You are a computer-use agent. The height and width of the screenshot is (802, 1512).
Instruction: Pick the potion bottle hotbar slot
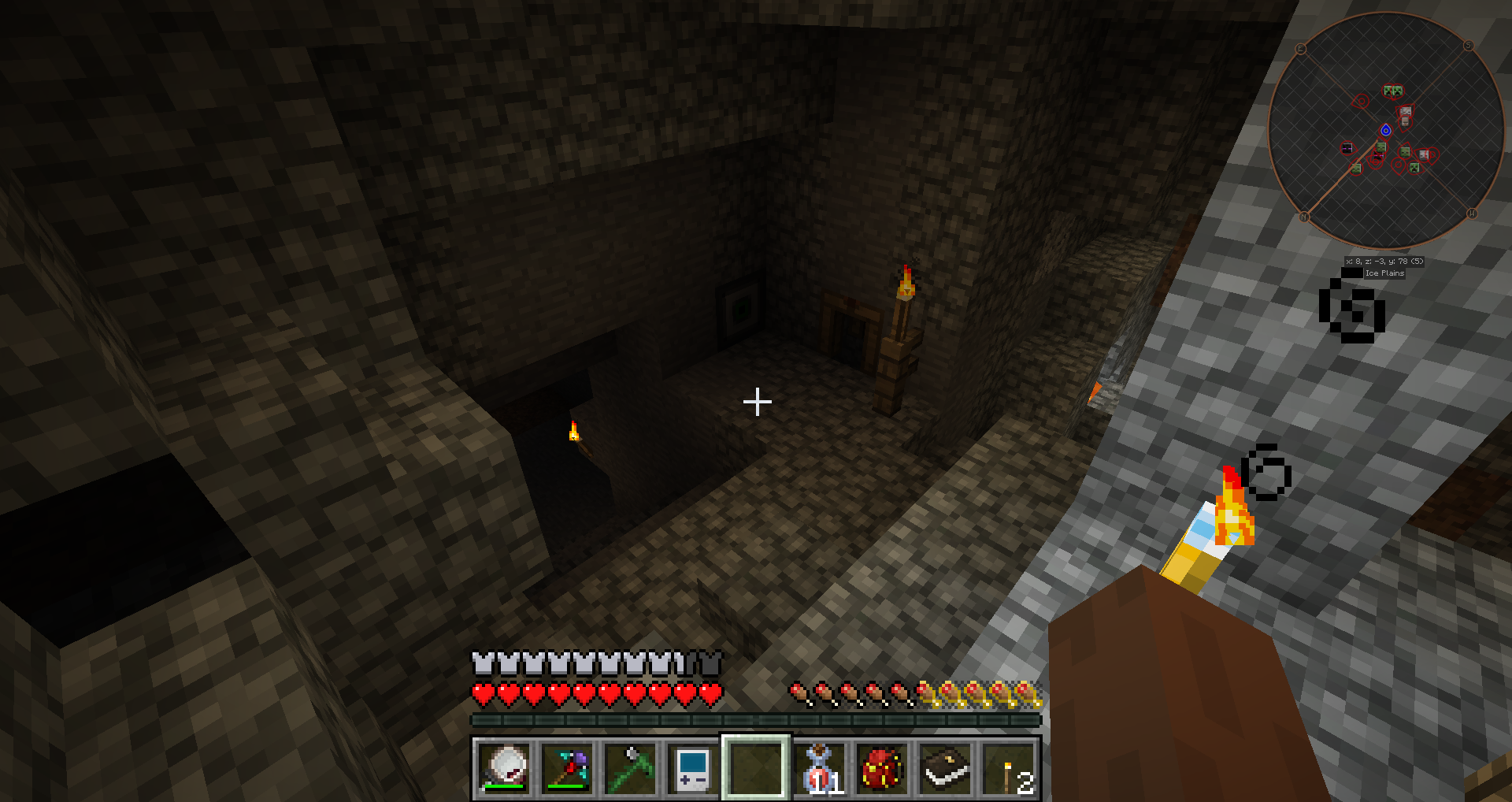coord(819,768)
